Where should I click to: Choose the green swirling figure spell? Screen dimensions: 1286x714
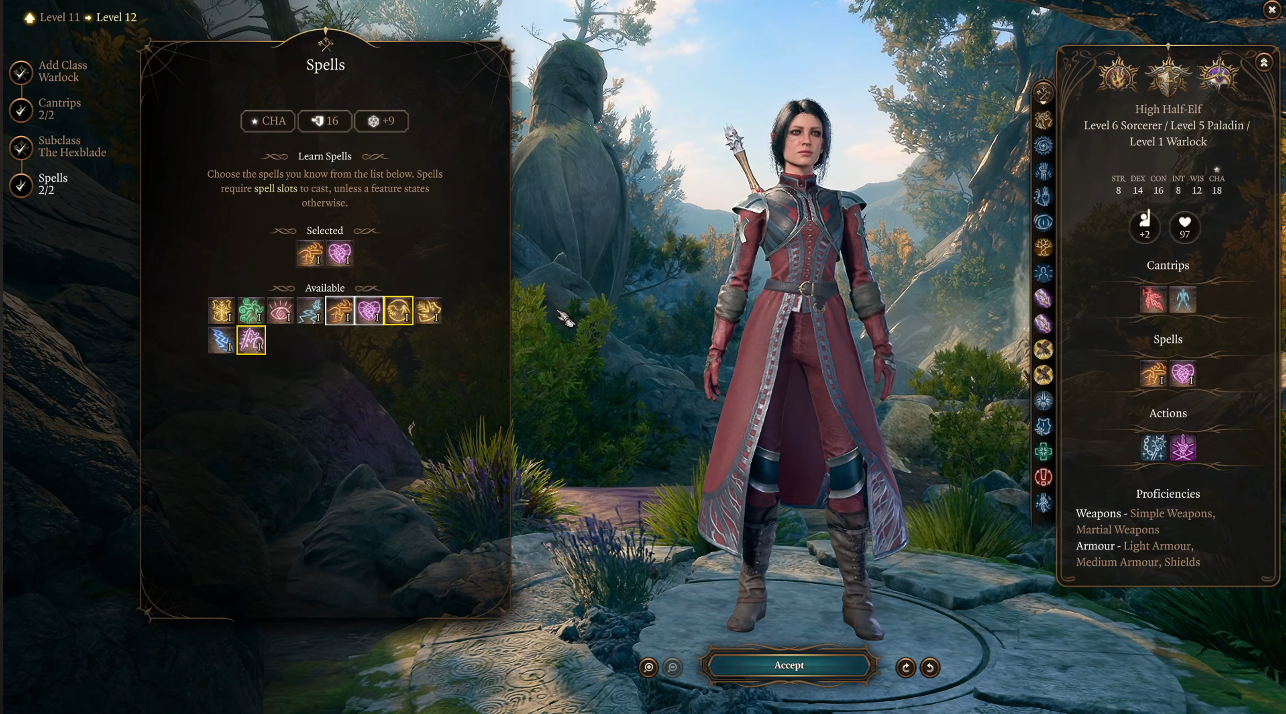click(251, 311)
